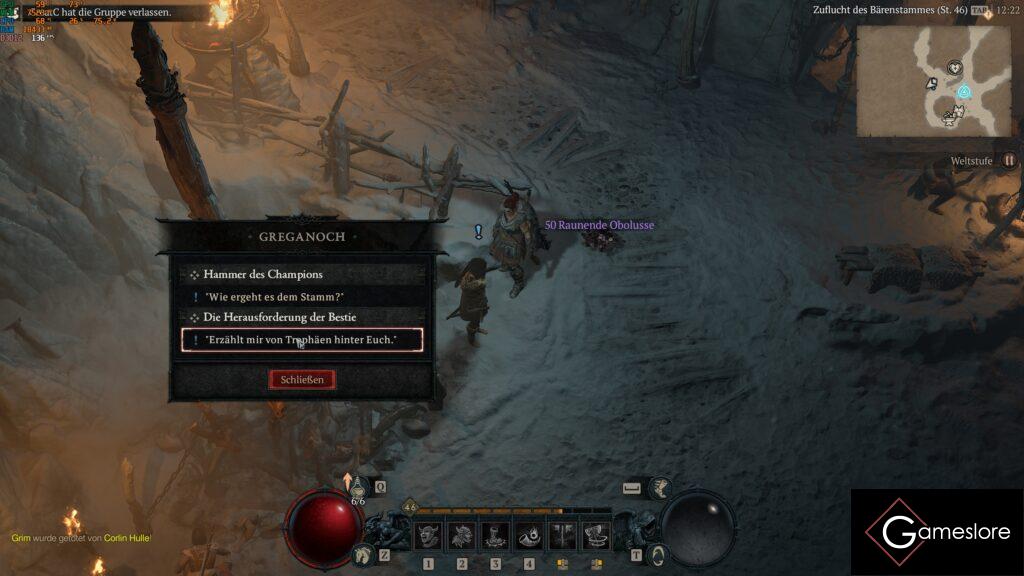1024x576 pixels.
Task: Activate the howling wolf skill in slot 2
Action: coord(461,536)
